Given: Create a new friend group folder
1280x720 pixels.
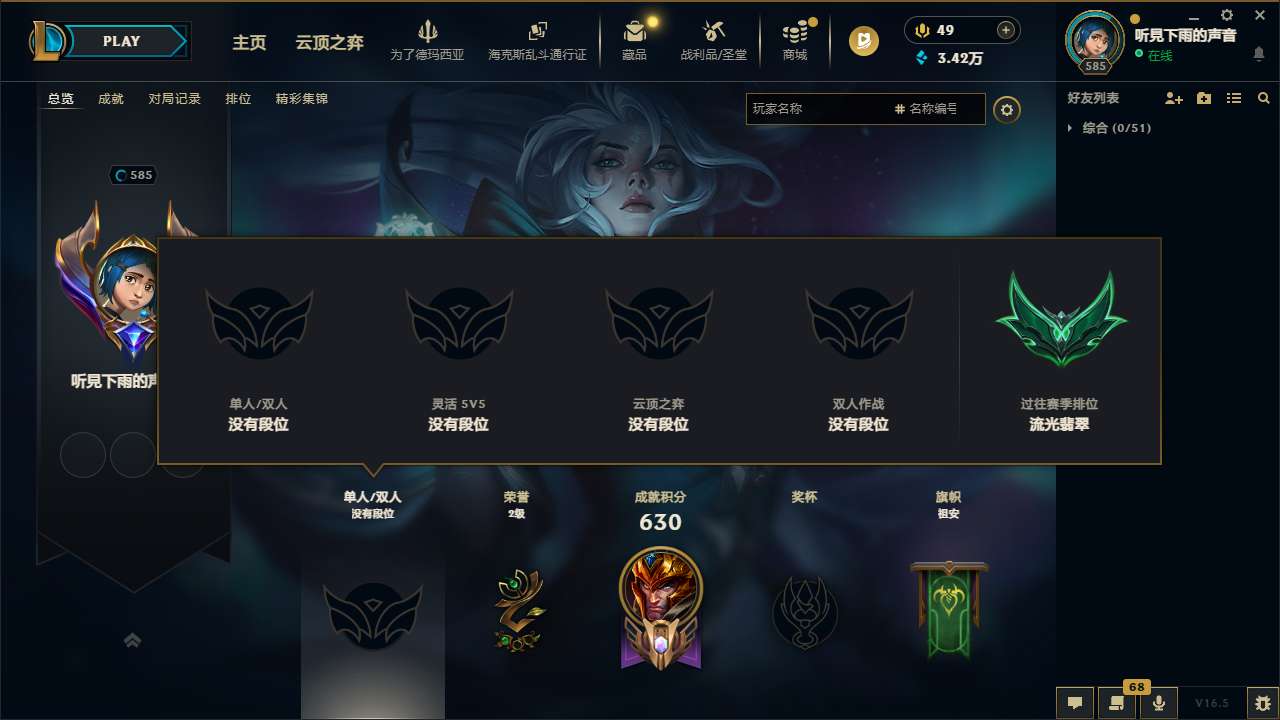Looking at the screenshot, I should 1204,98.
